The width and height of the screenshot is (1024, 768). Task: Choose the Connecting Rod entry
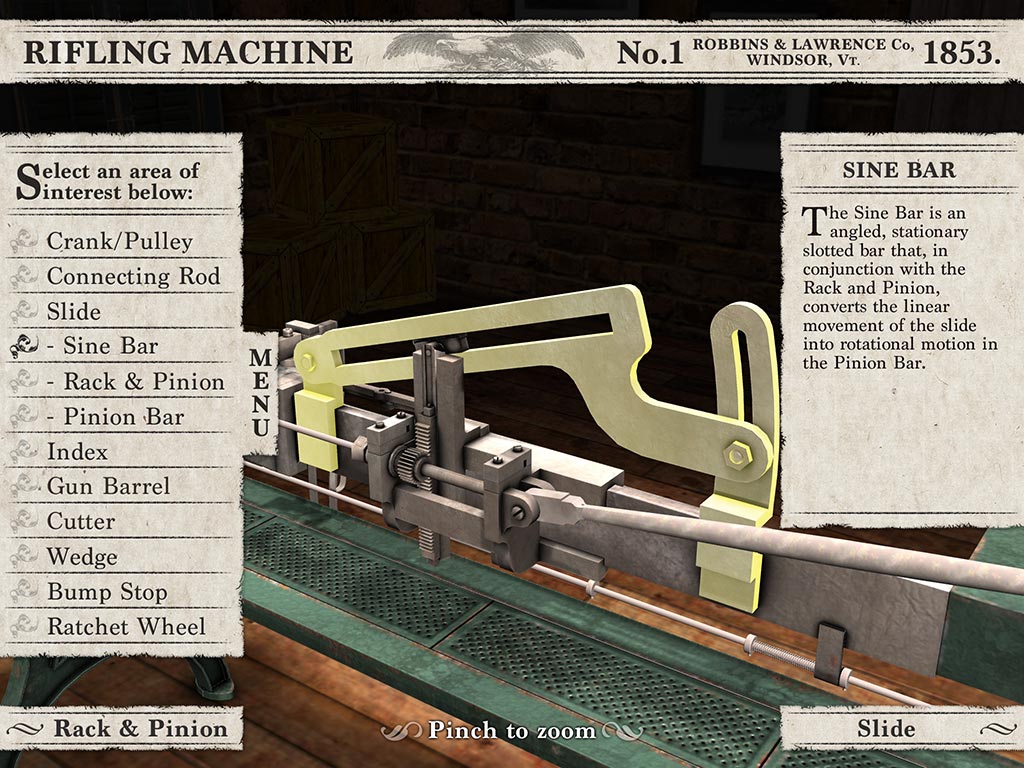133,276
